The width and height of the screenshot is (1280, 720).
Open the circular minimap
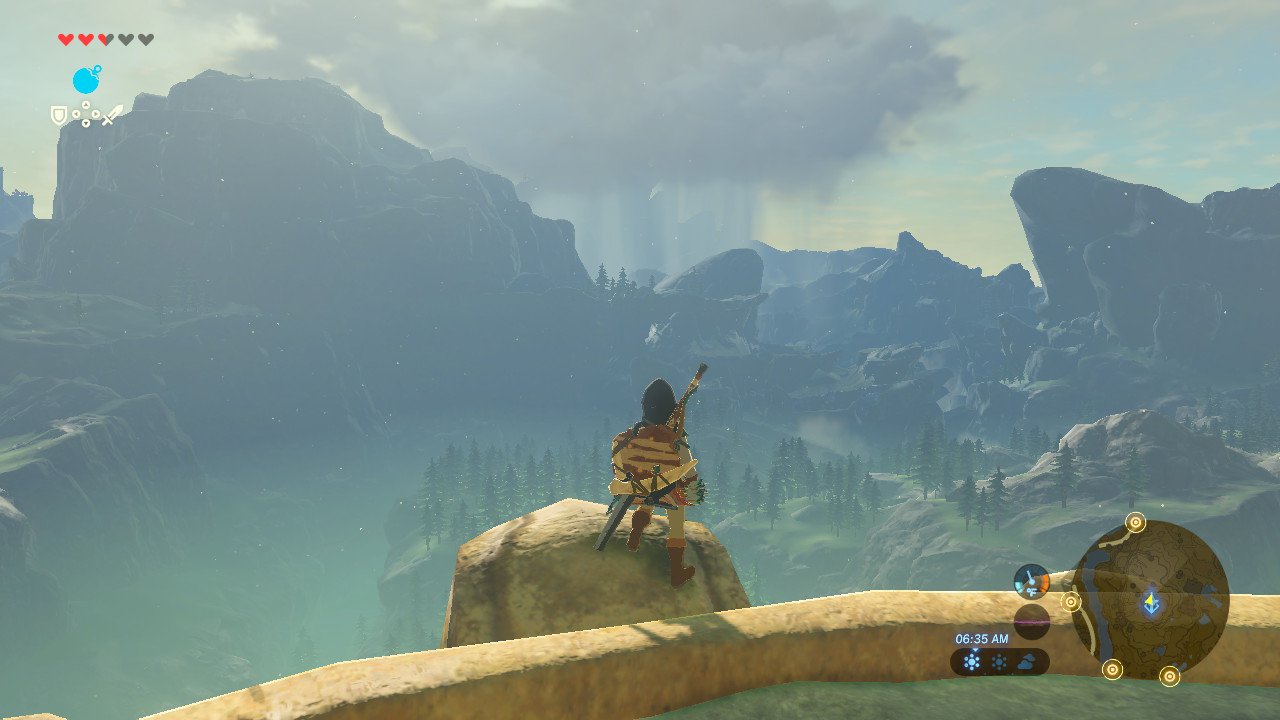point(1149,600)
